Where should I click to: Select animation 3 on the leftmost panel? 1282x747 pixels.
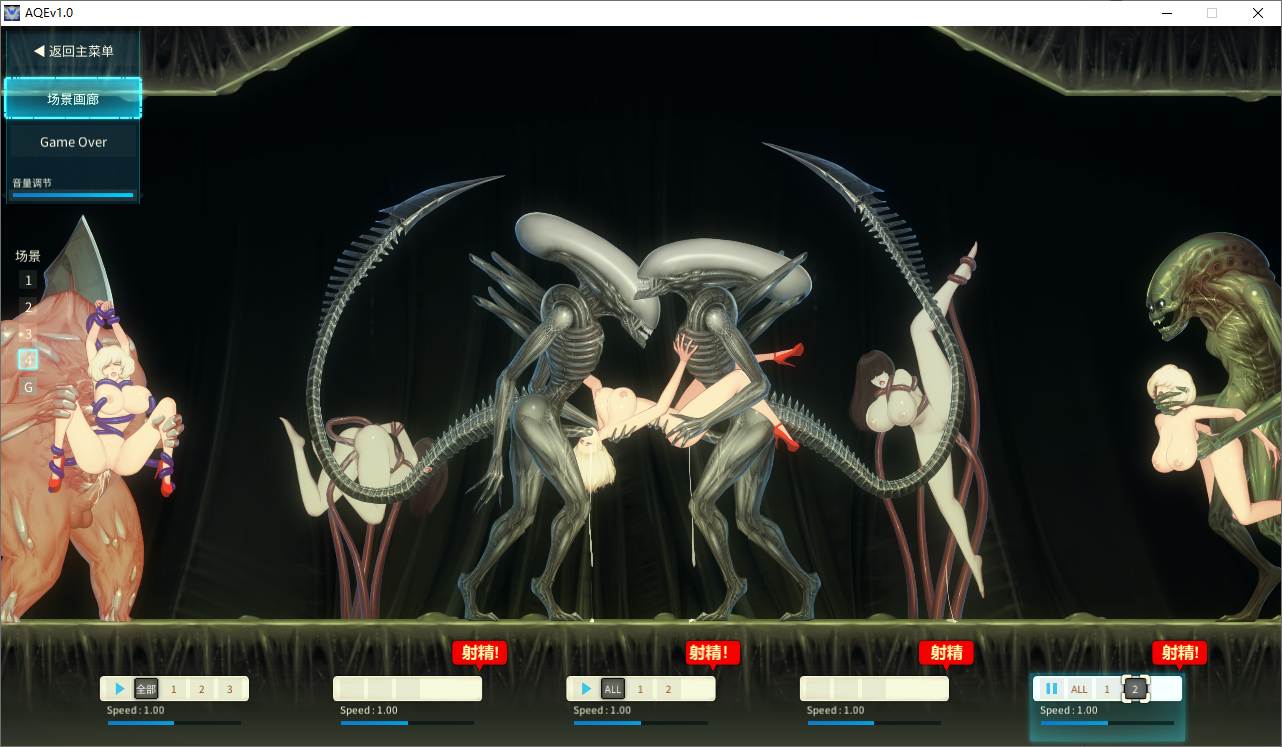click(229, 688)
